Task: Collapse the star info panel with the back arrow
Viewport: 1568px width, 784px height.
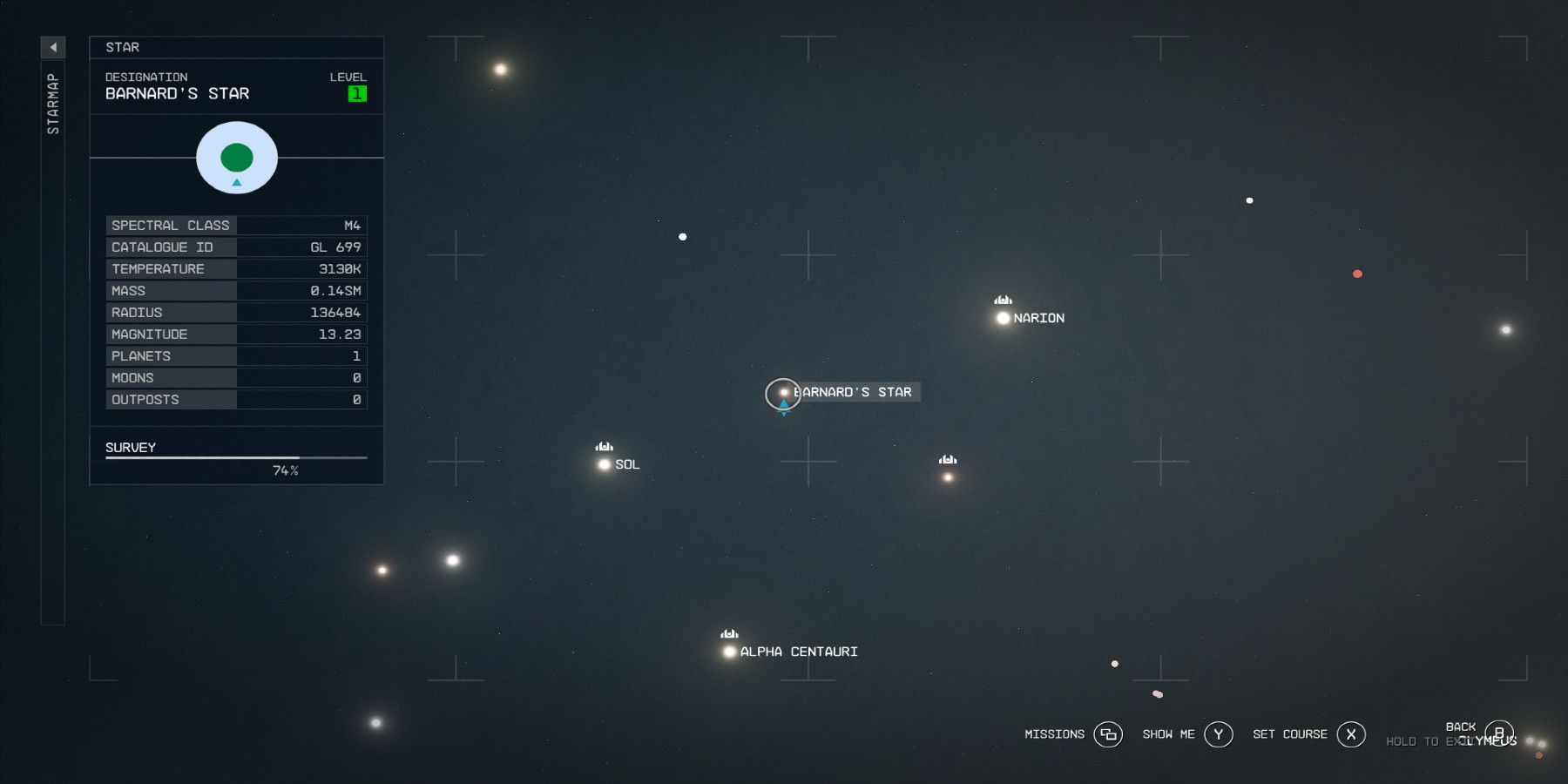Action: click(x=54, y=47)
